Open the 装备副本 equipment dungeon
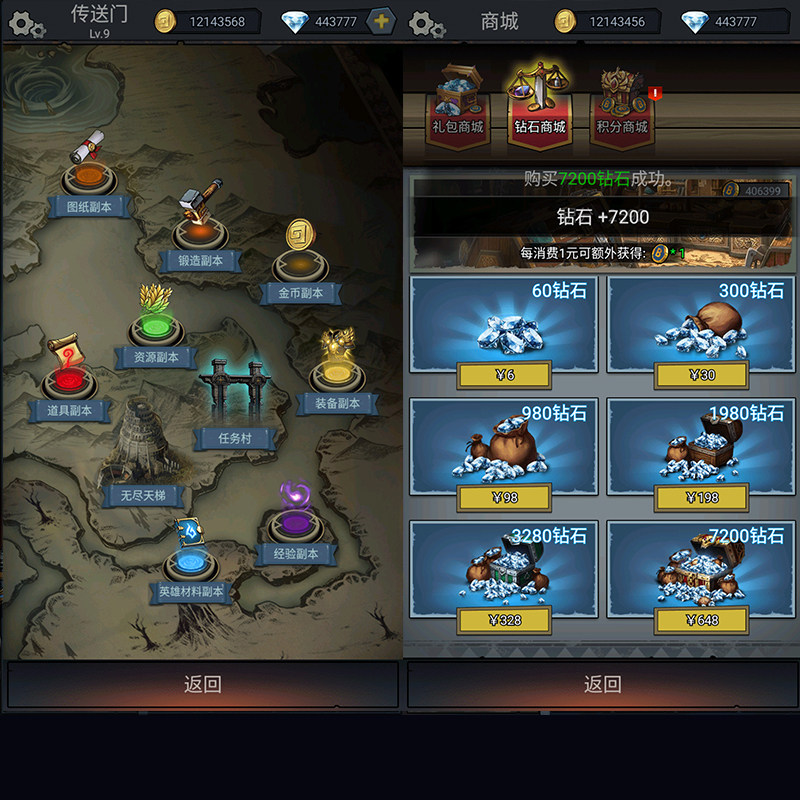Screen dimensions: 800x800 [337, 377]
